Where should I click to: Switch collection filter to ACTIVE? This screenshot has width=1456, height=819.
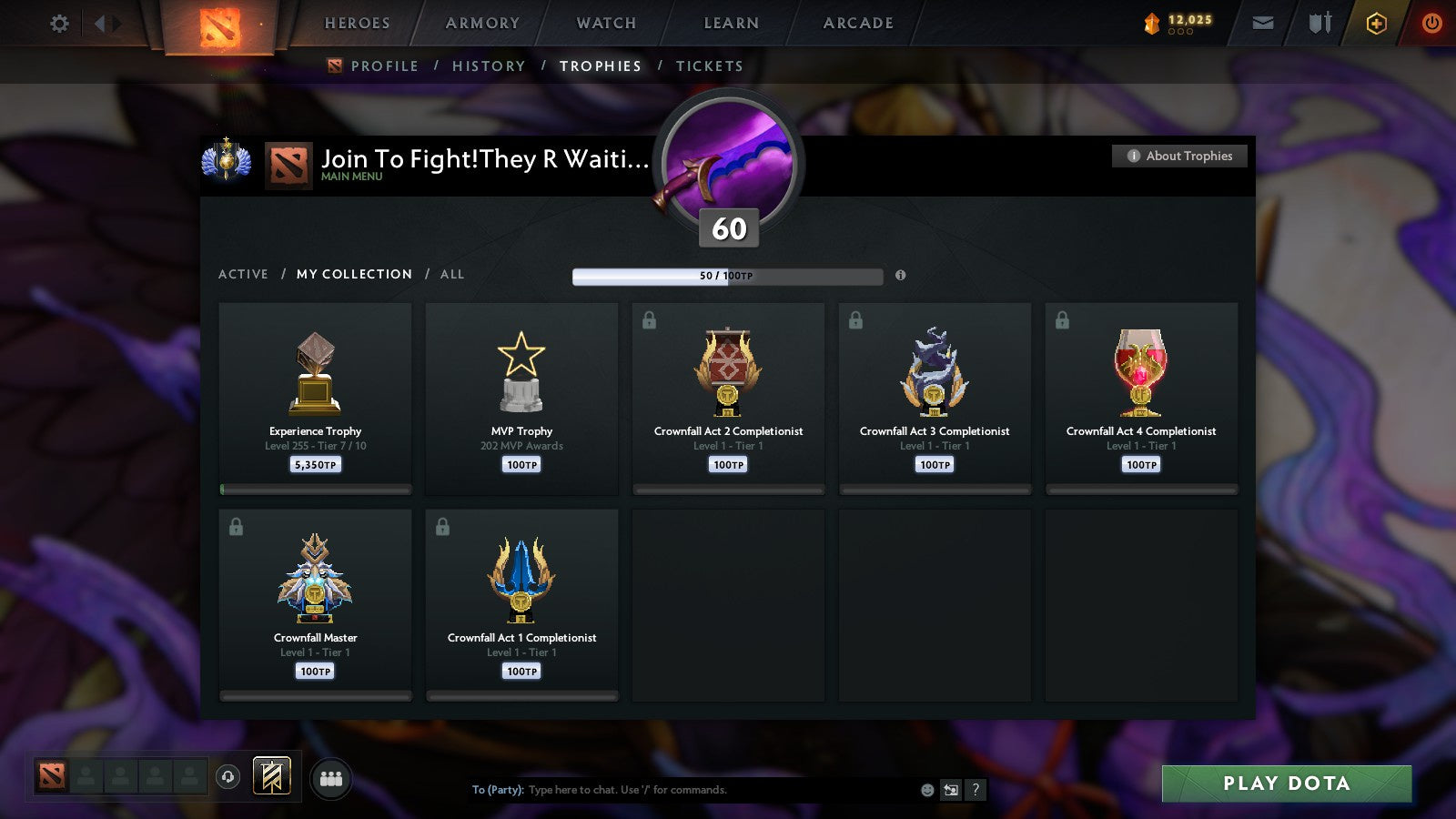coord(244,274)
